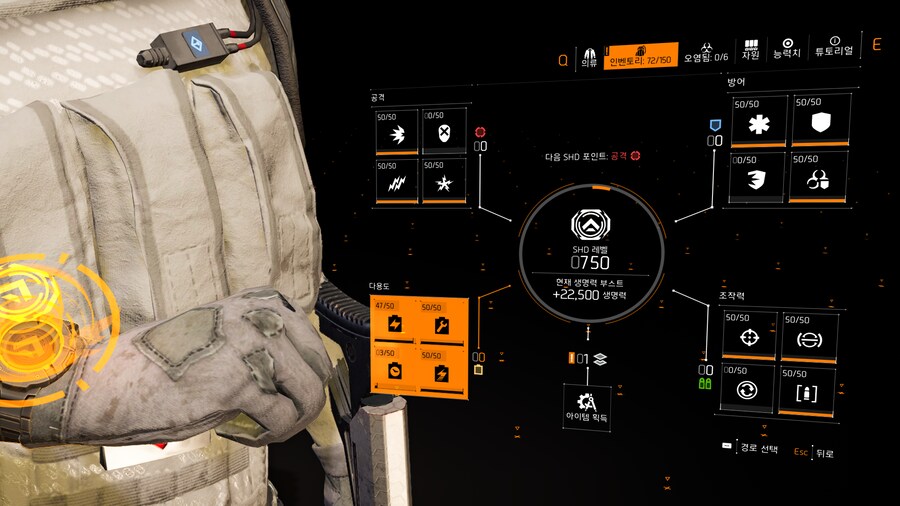Choose the battery bolt utility upgrade at 47/50
The width and height of the screenshot is (900, 506).
point(394,324)
